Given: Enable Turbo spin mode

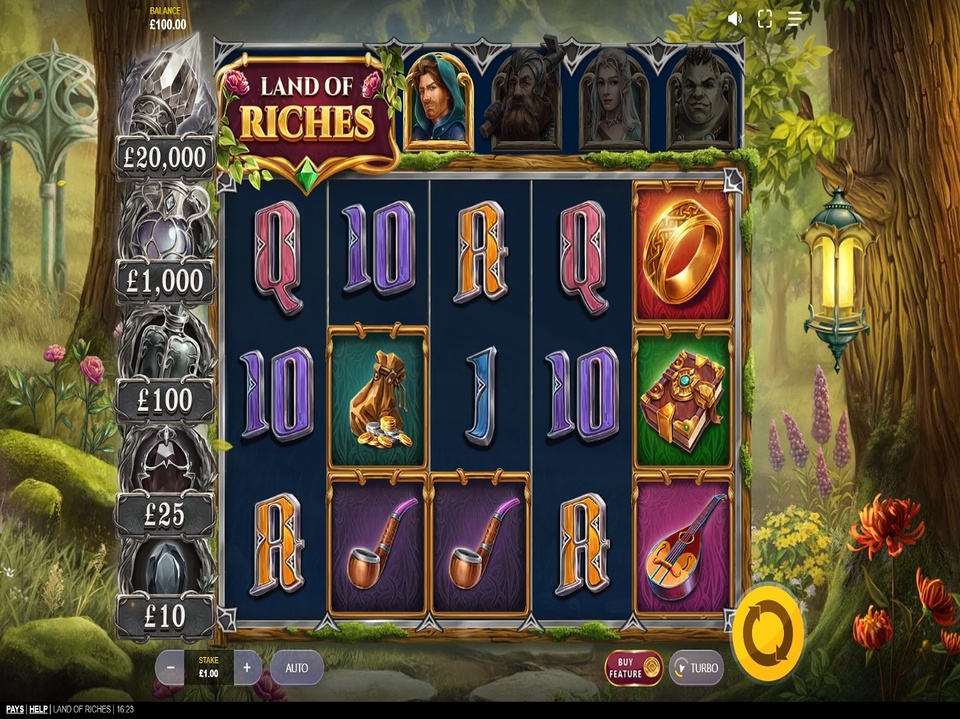Looking at the screenshot, I should [x=696, y=667].
